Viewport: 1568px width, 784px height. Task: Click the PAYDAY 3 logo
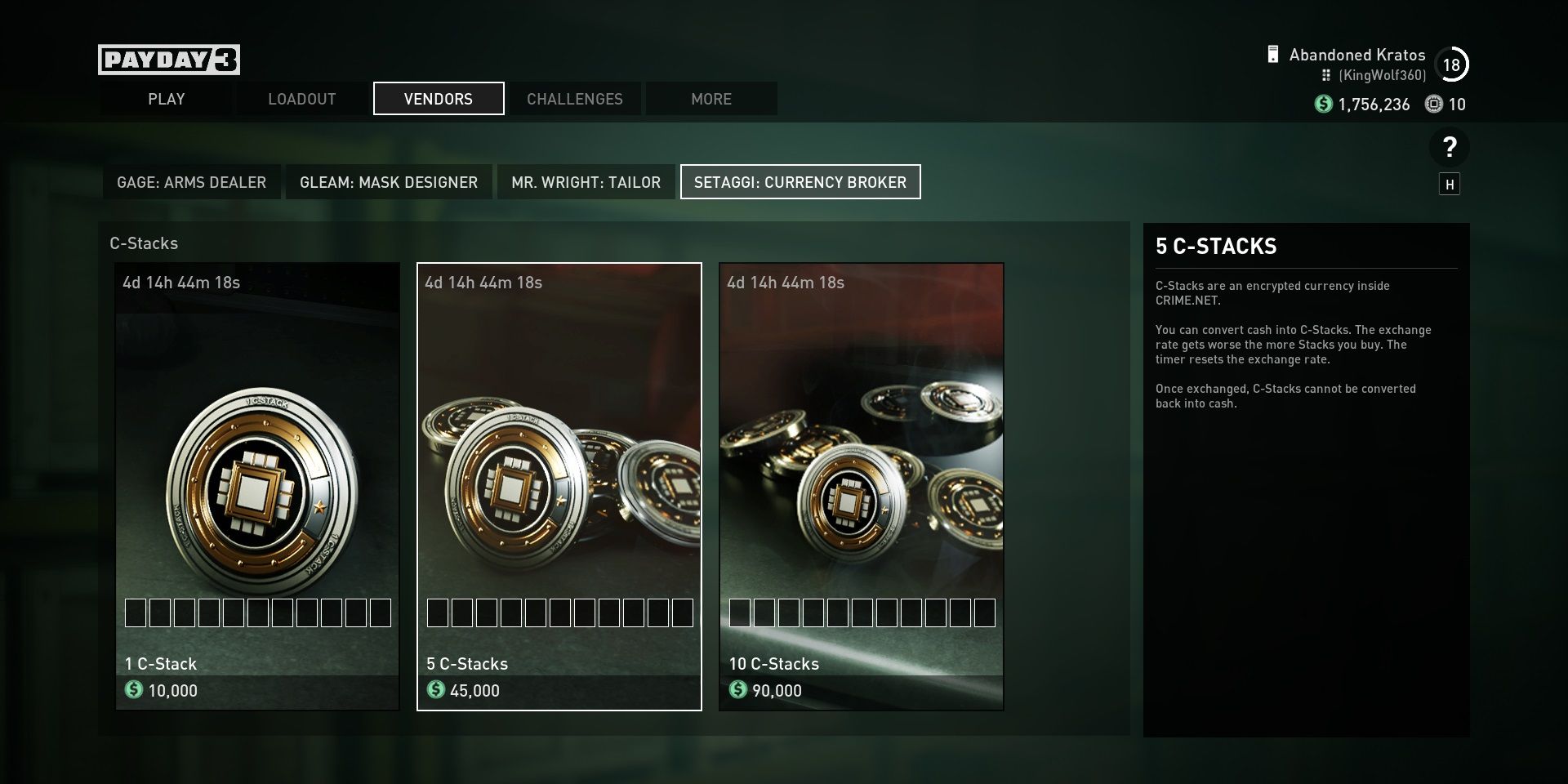(x=168, y=59)
